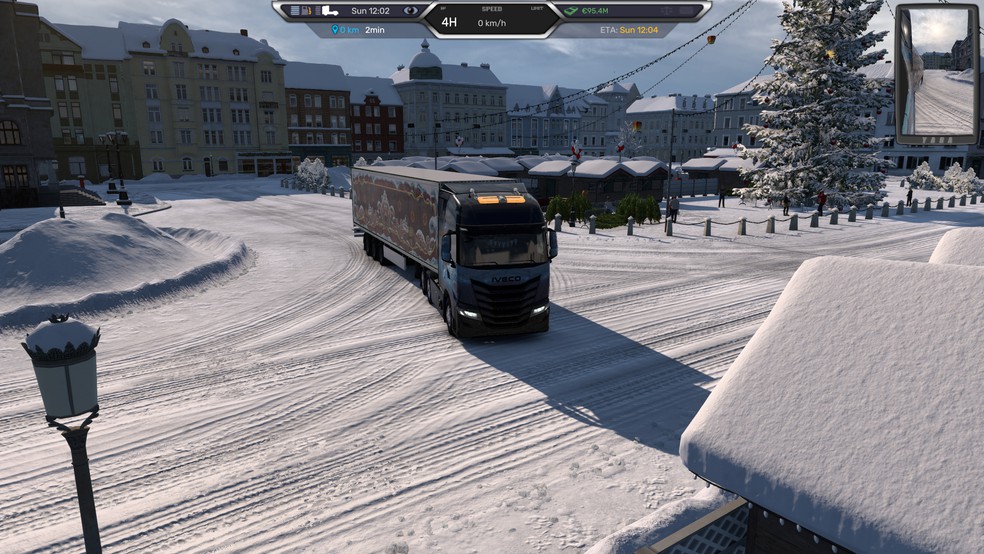This screenshot has height=554, width=984.
Task: Click the virtual rear-view mirror panel
Action: (x=936, y=74)
